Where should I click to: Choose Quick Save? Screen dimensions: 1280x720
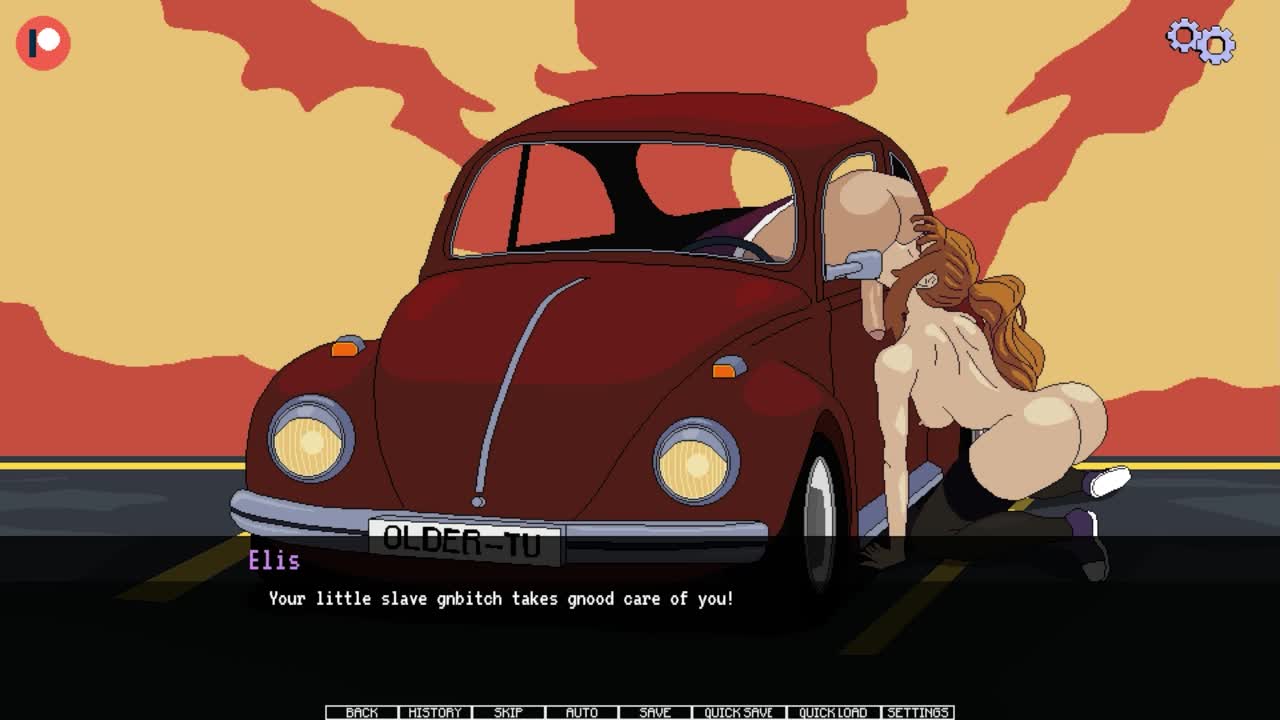click(x=738, y=712)
